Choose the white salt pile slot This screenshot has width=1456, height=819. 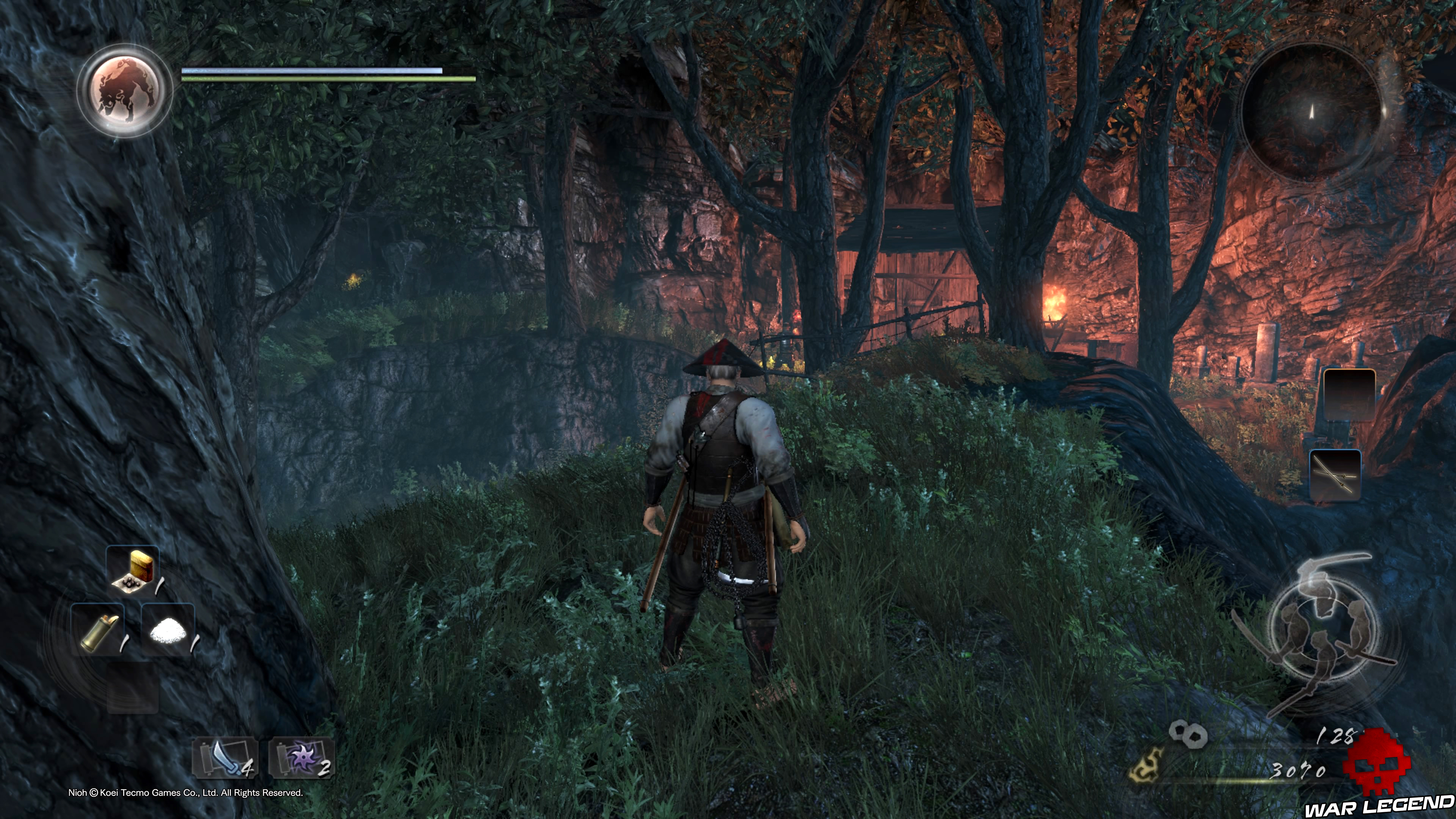(168, 629)
